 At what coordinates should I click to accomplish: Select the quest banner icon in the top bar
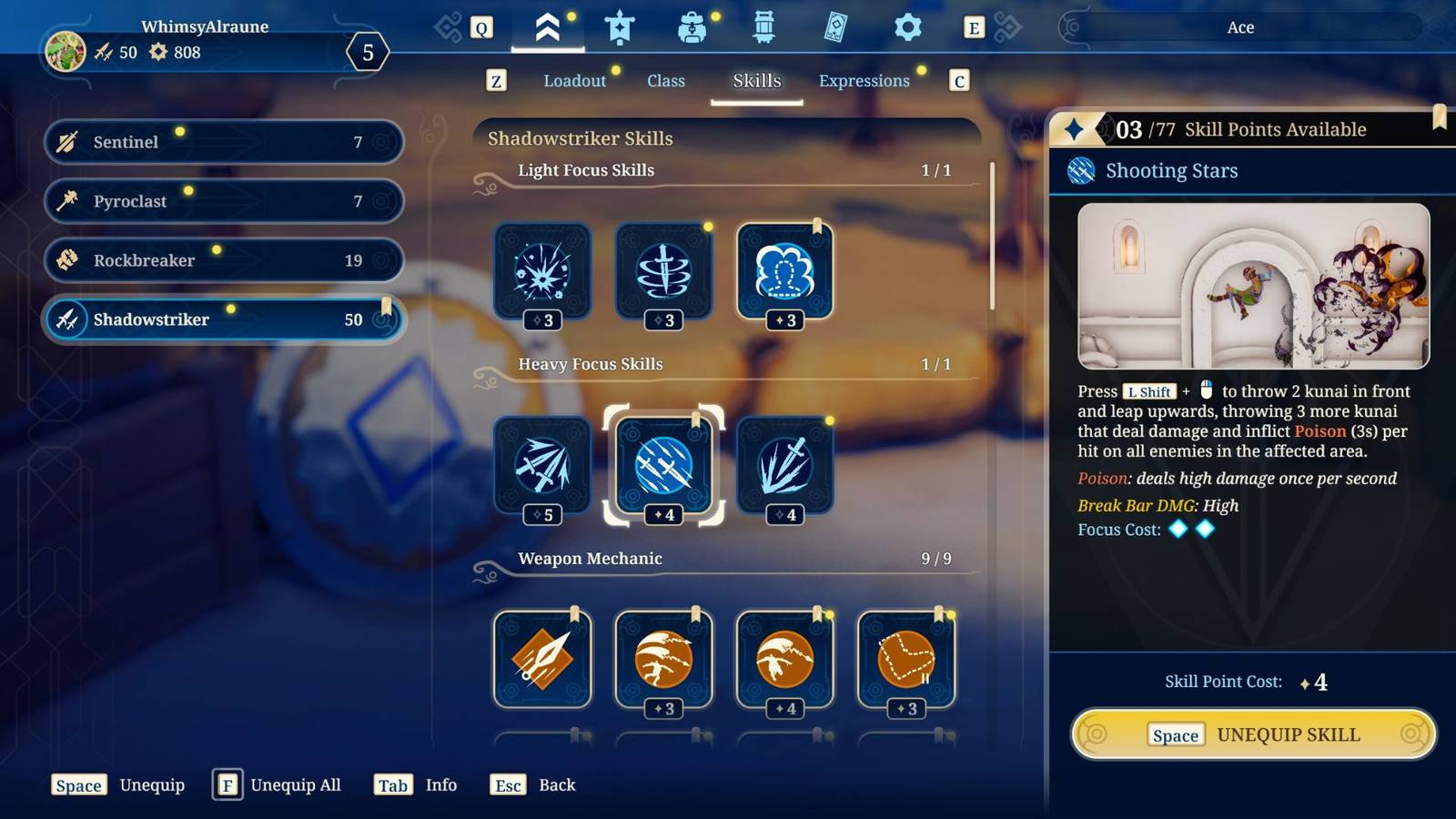pyautogui.click(x=620, y=27)
